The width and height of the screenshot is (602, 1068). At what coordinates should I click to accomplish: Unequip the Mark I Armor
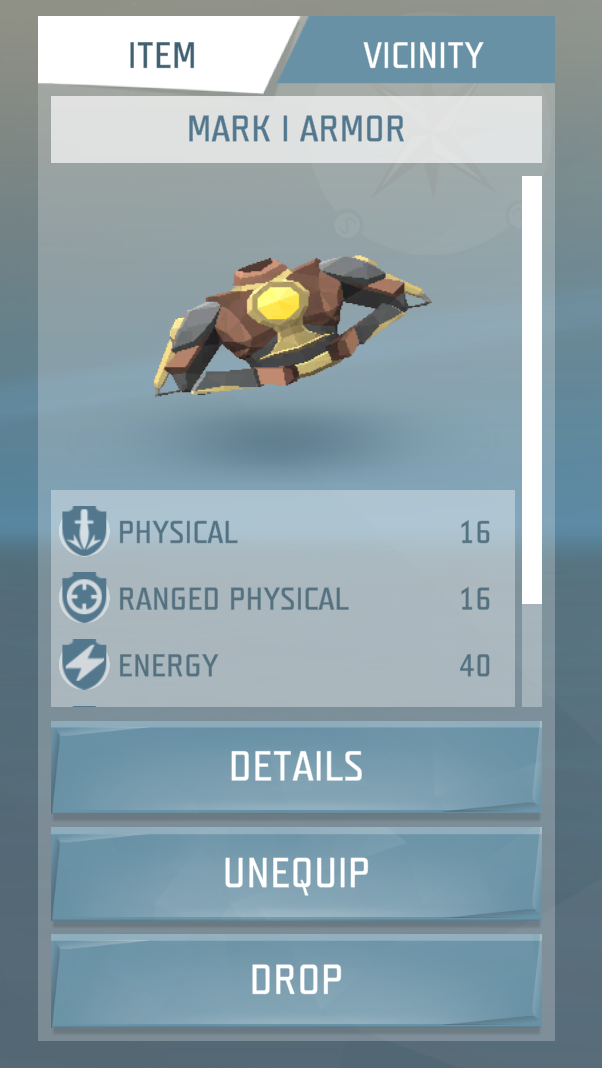pos(296,873)
